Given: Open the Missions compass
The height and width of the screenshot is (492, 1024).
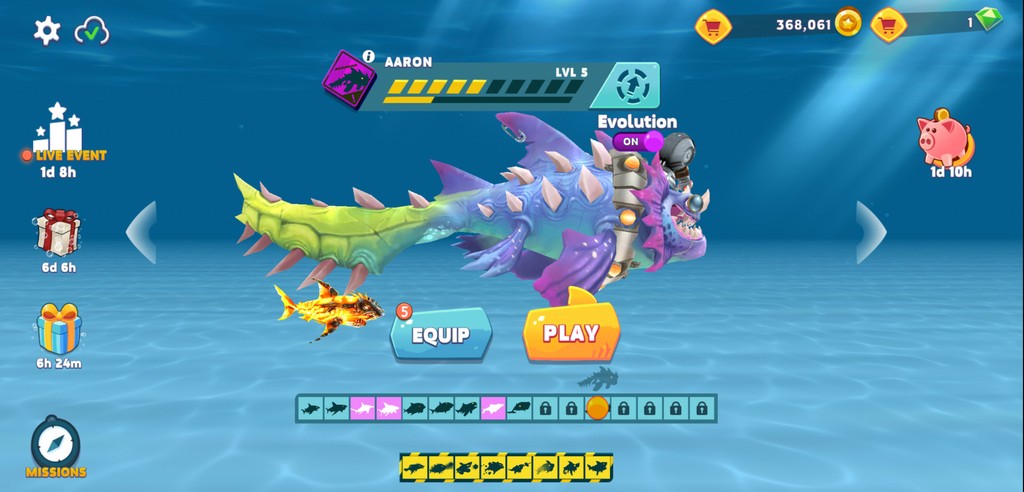Looking at the screenshot, I should (x=56, y=443).
